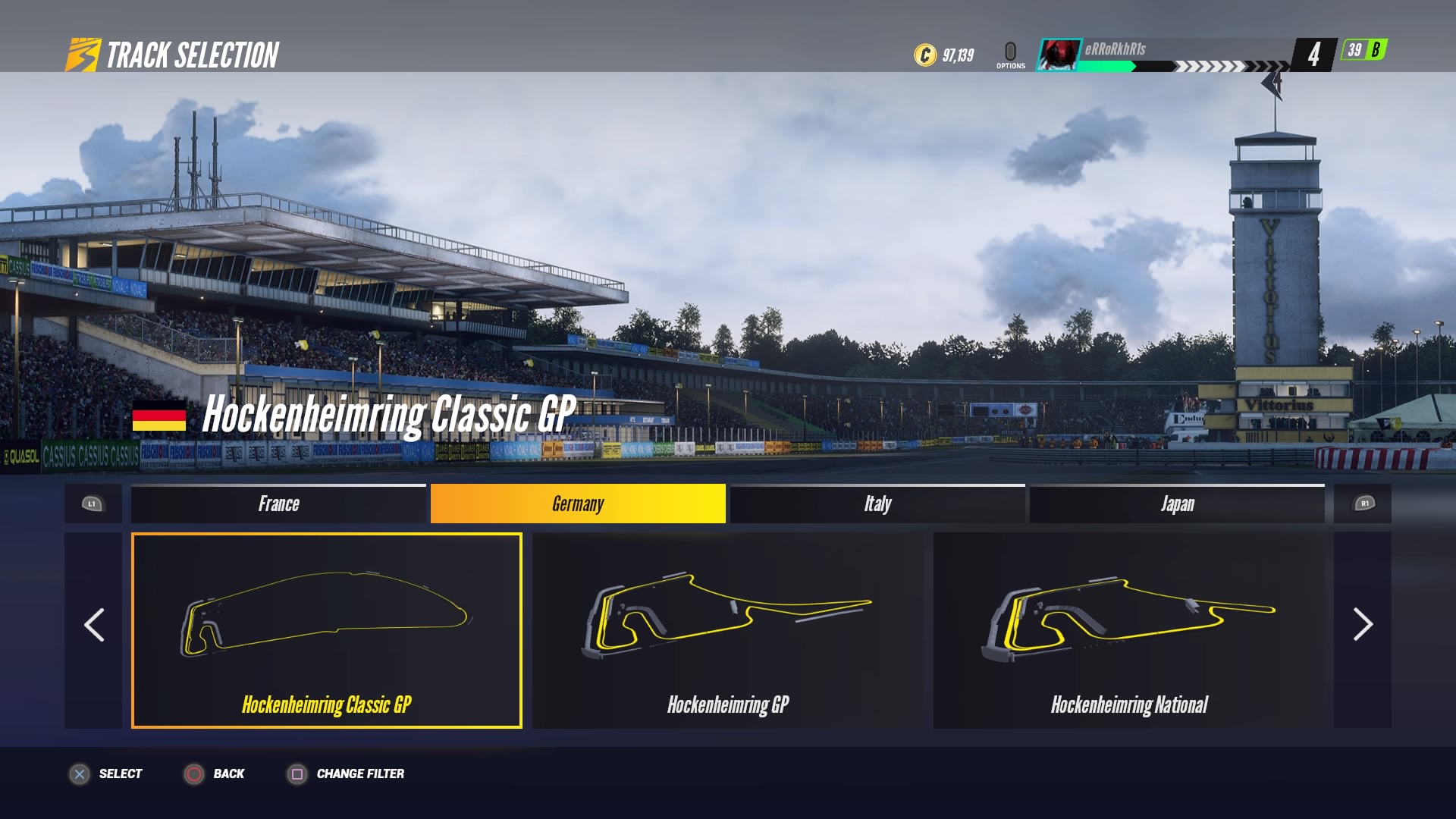Click the right chevron to browse more tracks

1363,626
